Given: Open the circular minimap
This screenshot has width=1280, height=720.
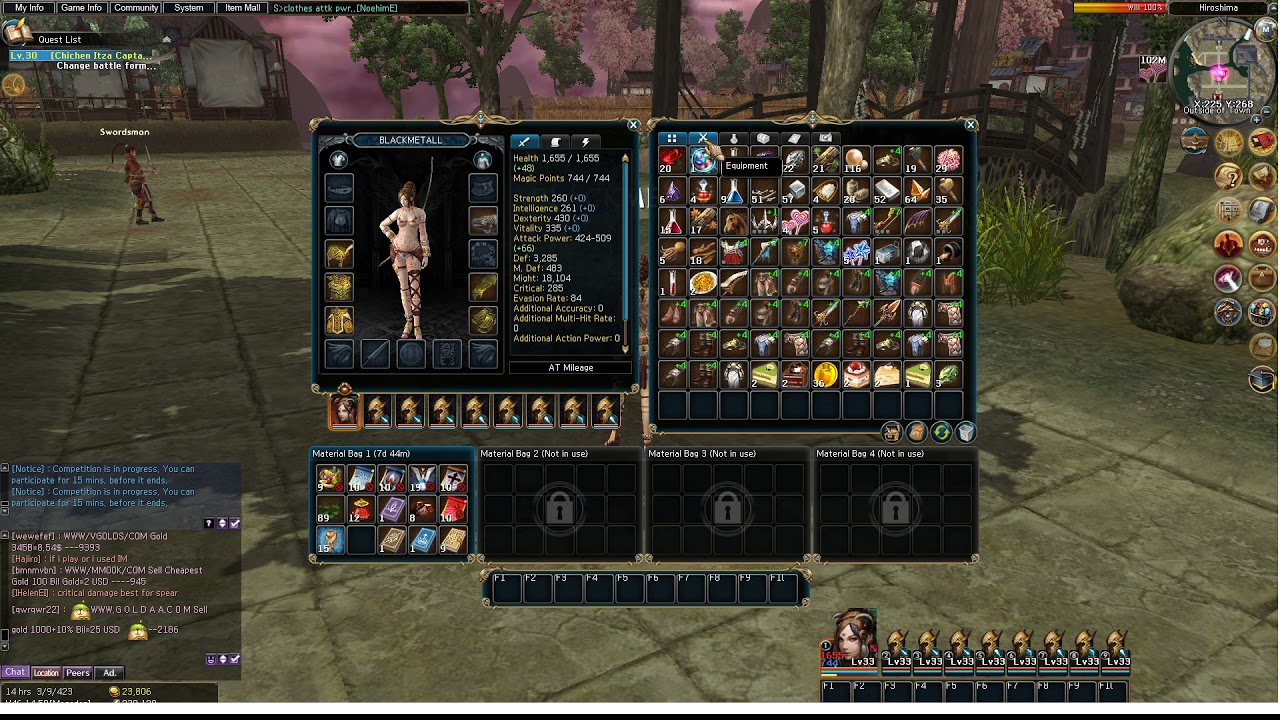Looking at the screenshot, I should click(x=1216, y=70).
